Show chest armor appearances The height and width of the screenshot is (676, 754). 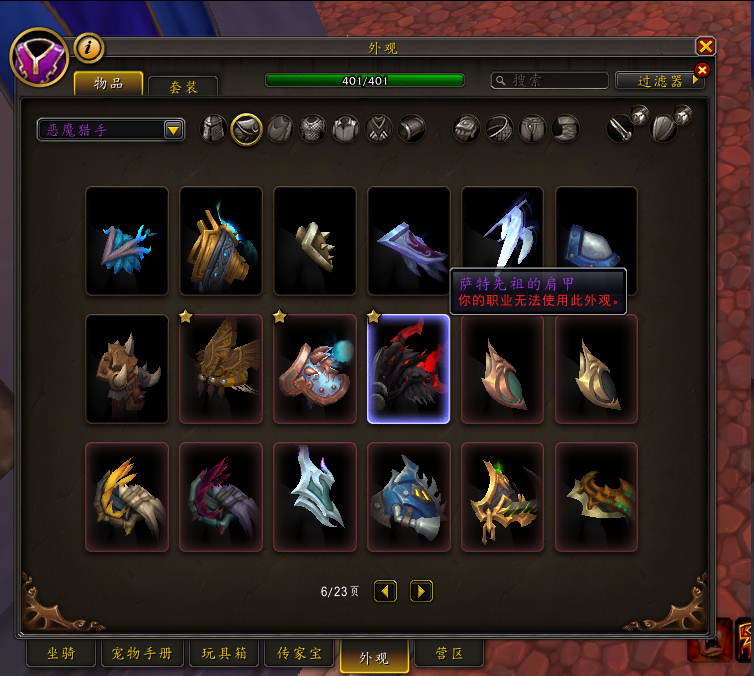[x=313, y=129]
